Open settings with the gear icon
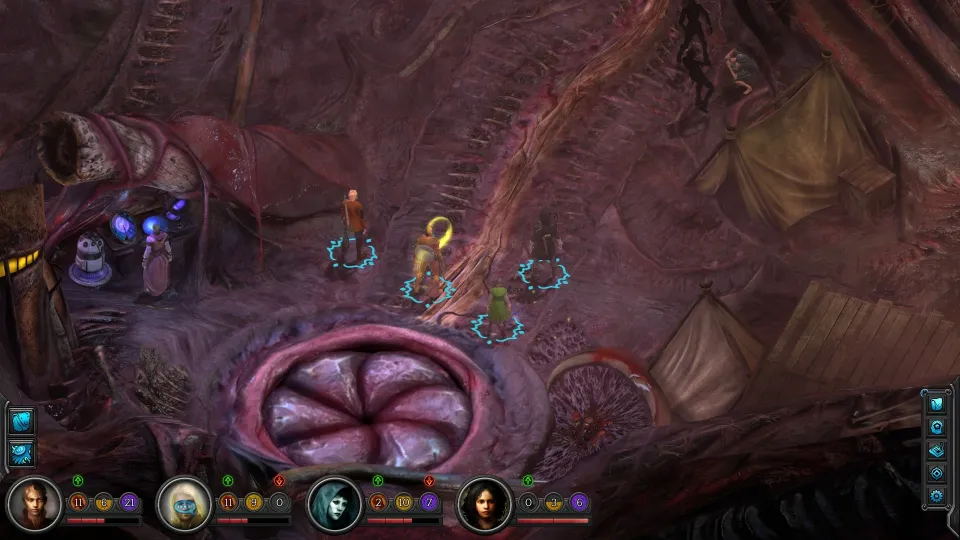This screenshot has height=540, width=960. click(937, 495)
